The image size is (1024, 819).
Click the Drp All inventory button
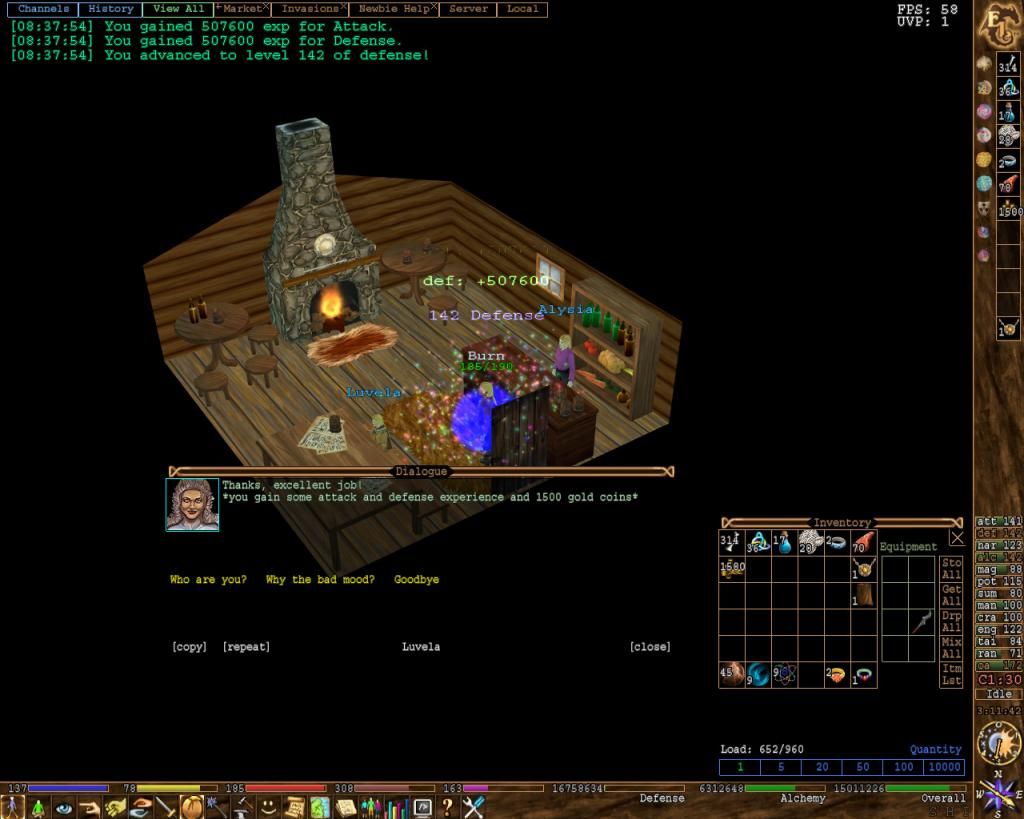pyautogui.click(x=951, y=621)
